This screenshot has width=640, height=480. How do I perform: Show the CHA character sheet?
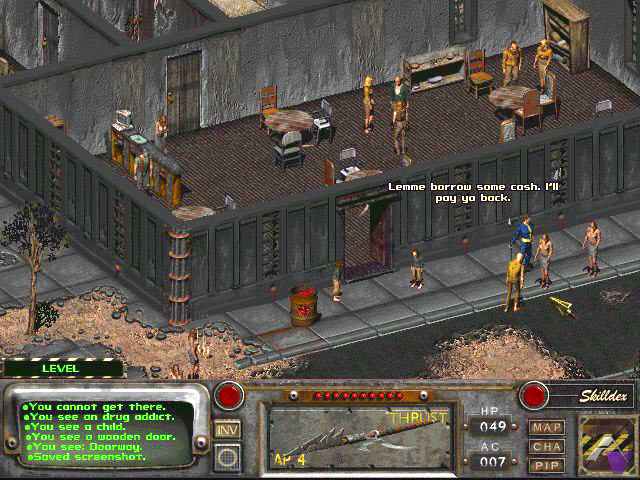click(547, 446)
